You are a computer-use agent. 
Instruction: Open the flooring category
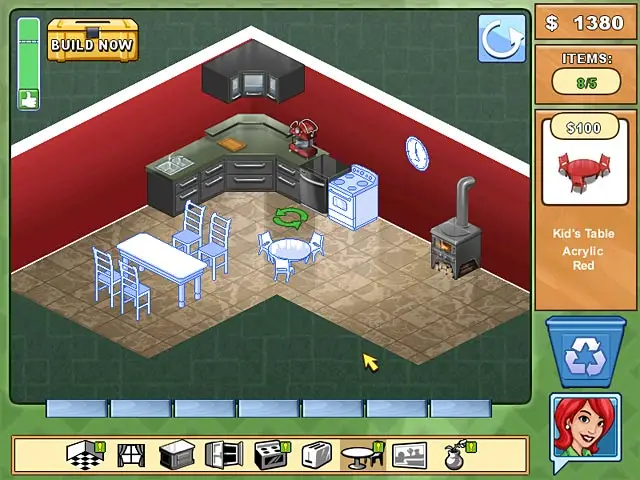pos(86,455)
